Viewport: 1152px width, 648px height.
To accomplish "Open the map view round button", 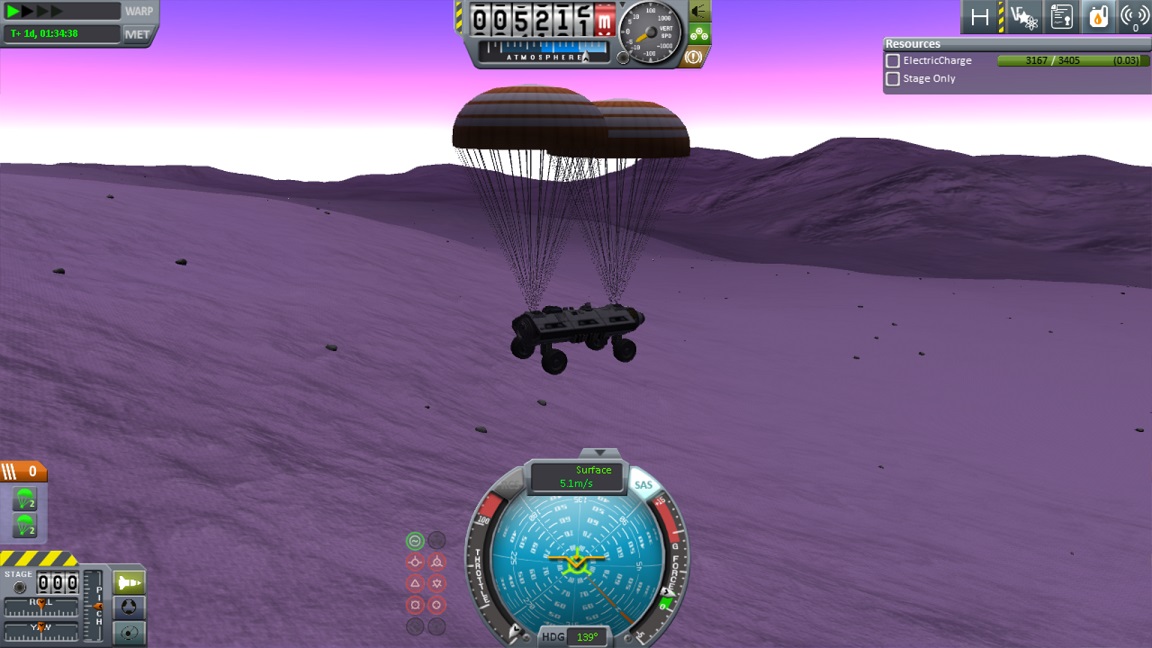I will [130, 632].
